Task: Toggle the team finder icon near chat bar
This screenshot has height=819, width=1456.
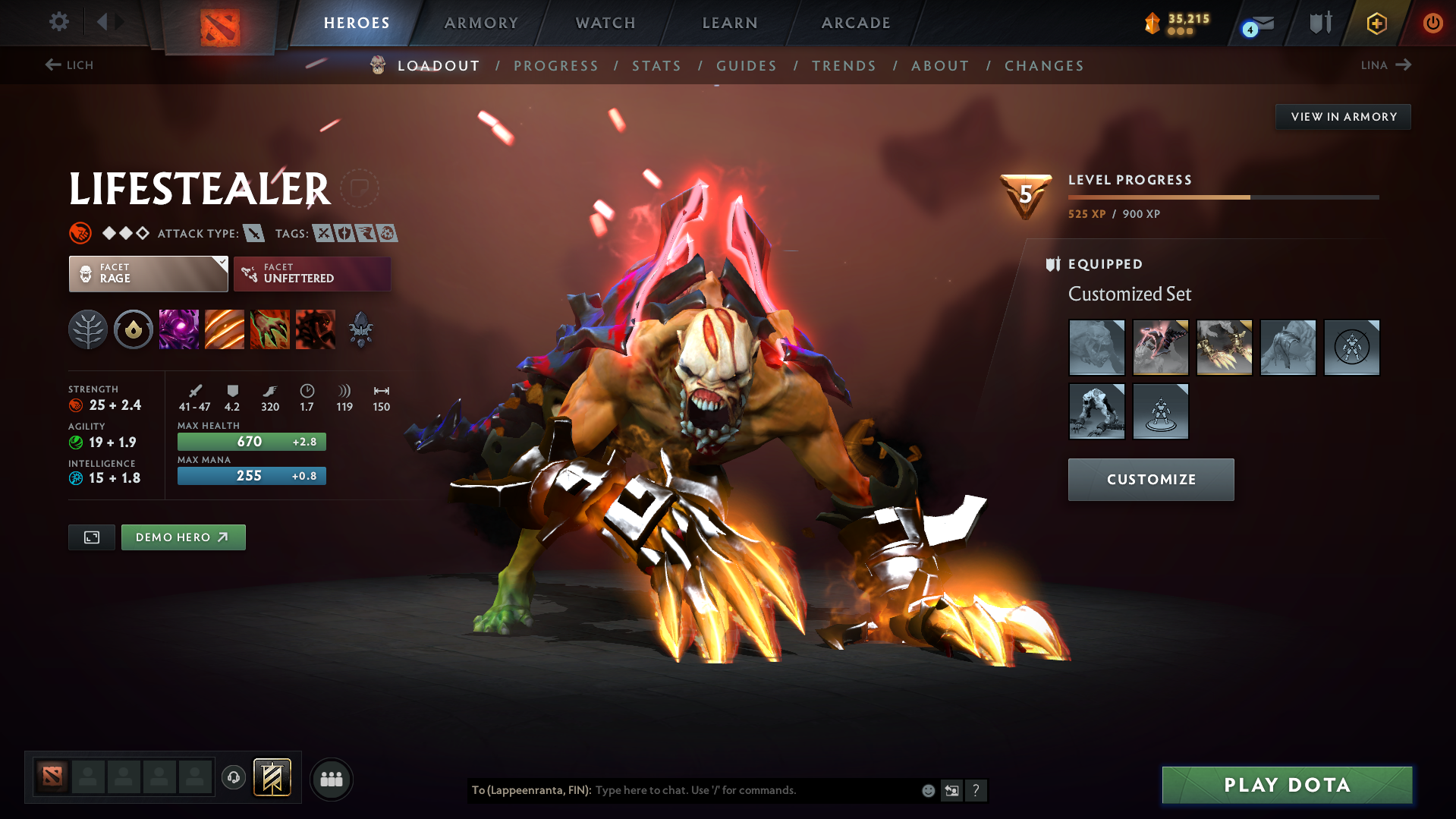Action: pos(332,779)
